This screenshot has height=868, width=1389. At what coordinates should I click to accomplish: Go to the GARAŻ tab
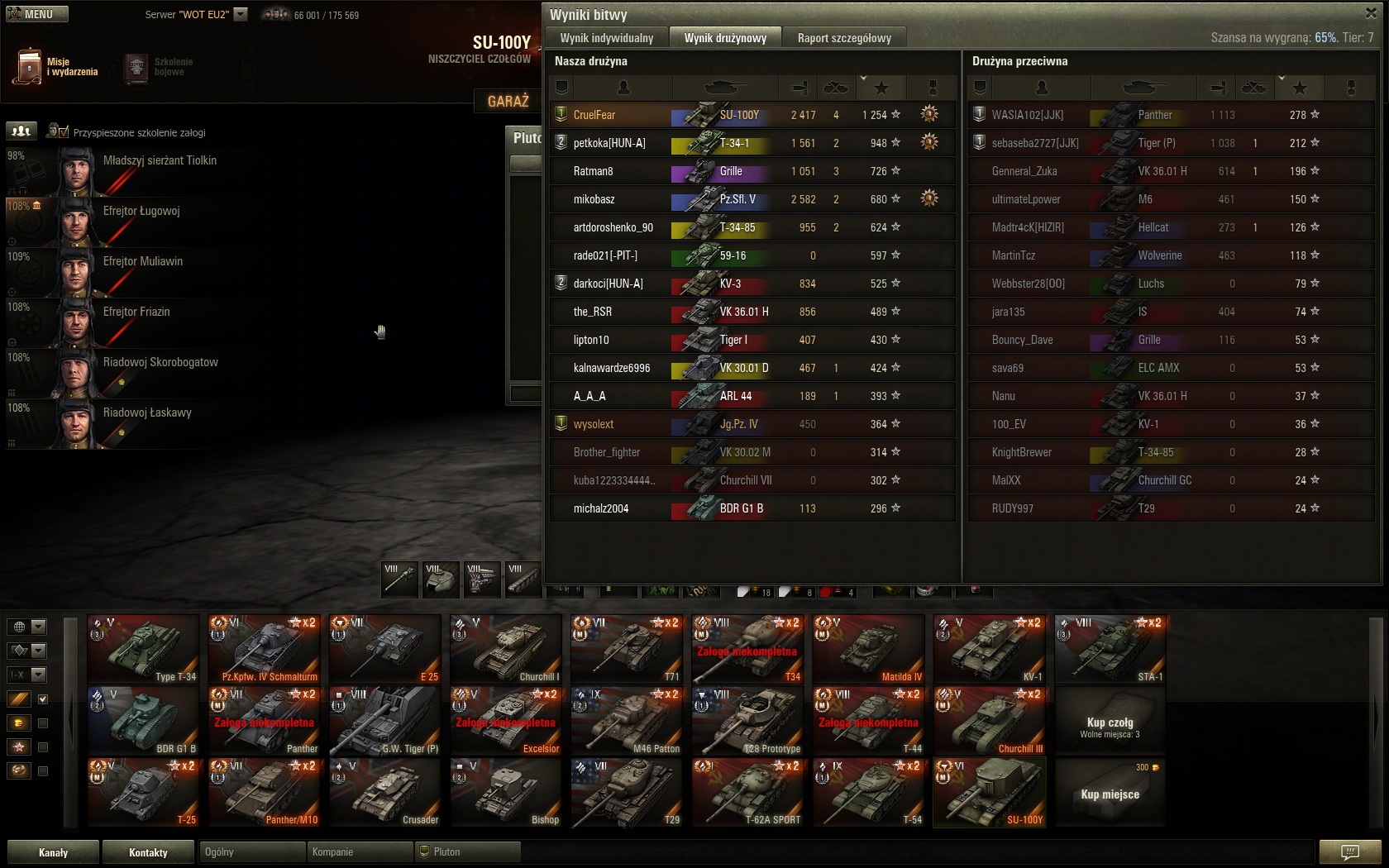(508, 101)
